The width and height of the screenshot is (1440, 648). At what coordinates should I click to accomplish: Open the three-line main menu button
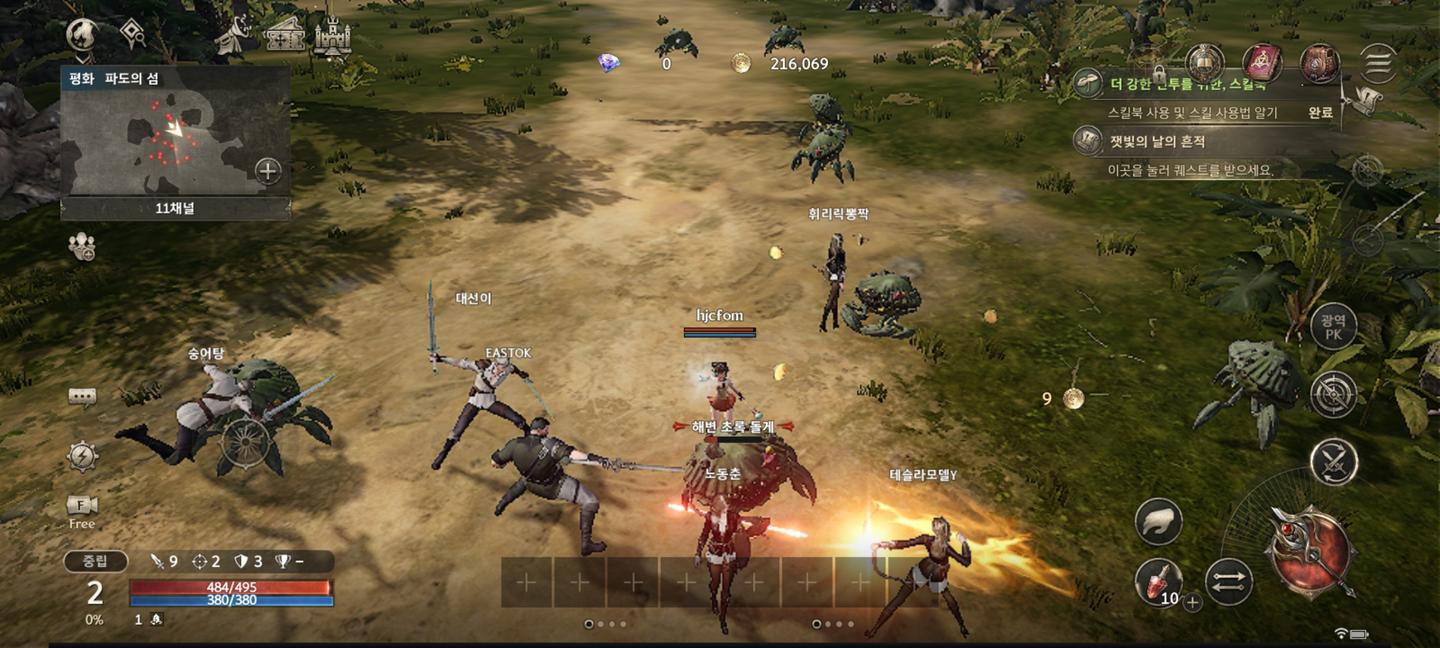click(x=1378, y=63)
